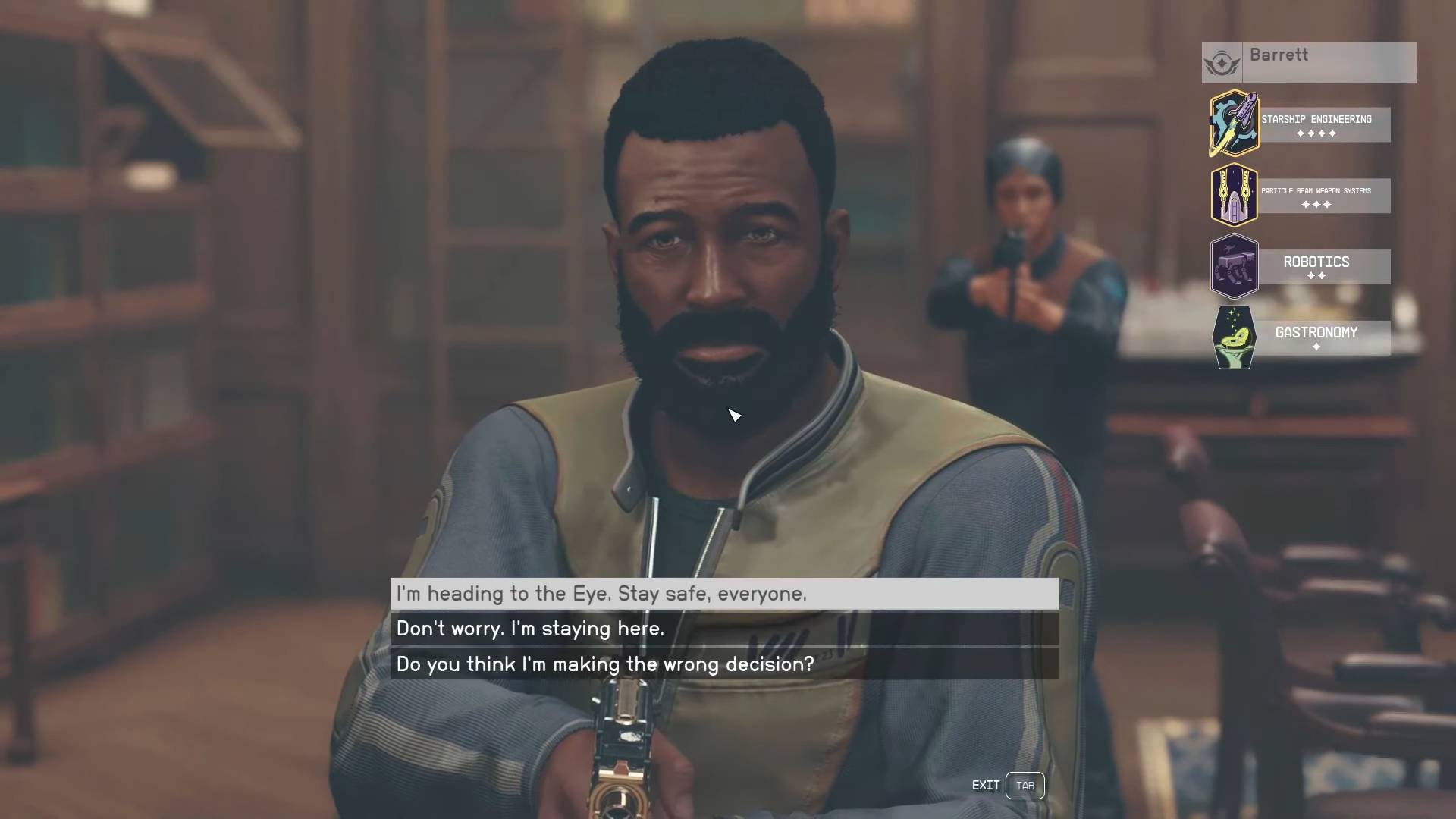Click the four stars under Starship Engineering
Screen dimensions: 1456x819
point(1317,133)
